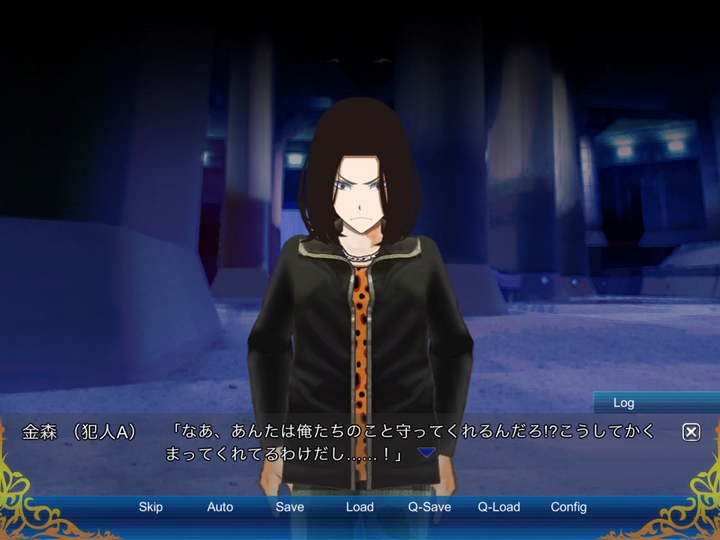The height and width of the screenshot is (540, 720).
Task: Advance dialogue via the blue arrow indicator
Action: 427,453
